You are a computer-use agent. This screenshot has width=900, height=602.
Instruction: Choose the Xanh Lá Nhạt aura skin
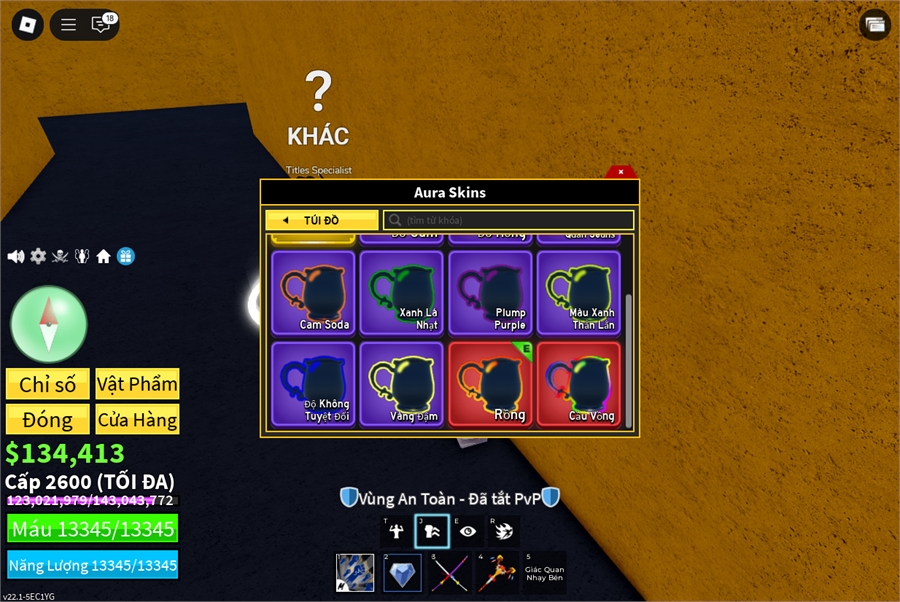[401, 292]
